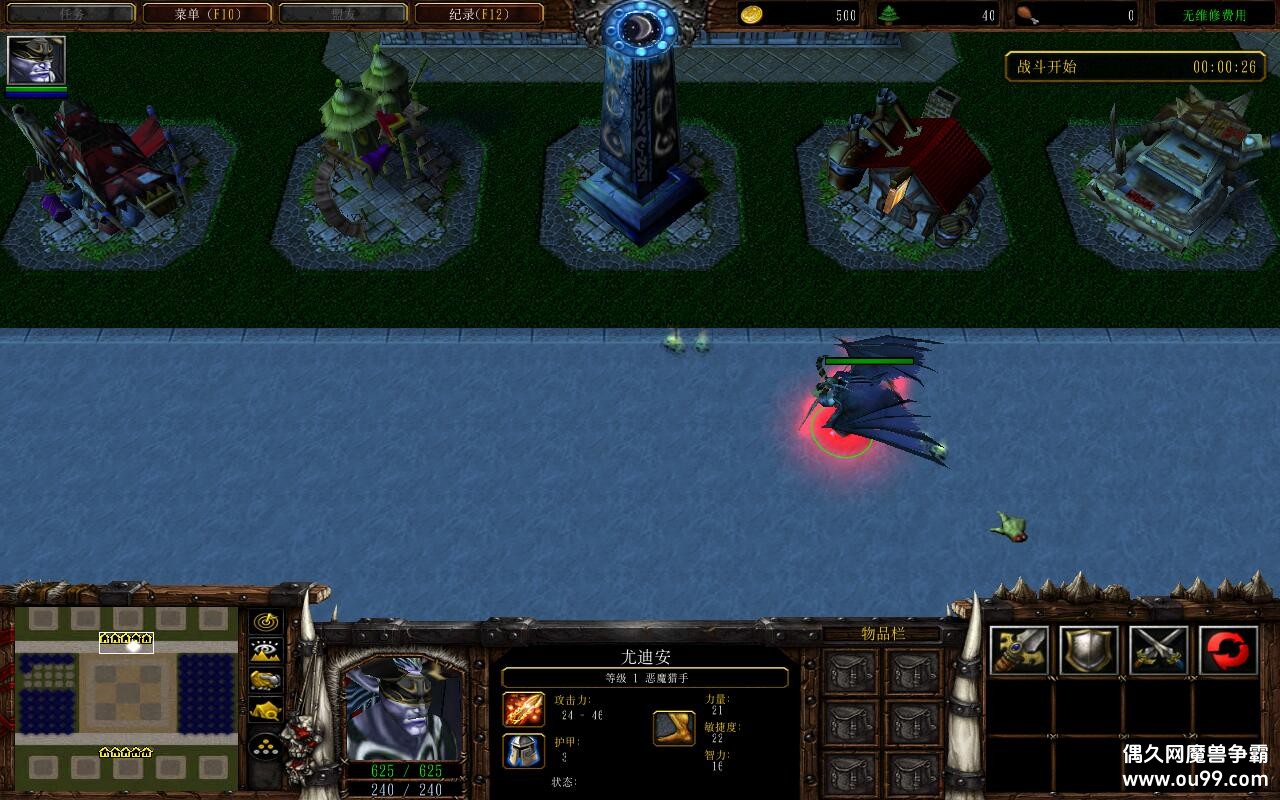The height and width of the screenshot is (800, 1280).
Task: Toggle the ally color mode handshake button
Action: 265,681
